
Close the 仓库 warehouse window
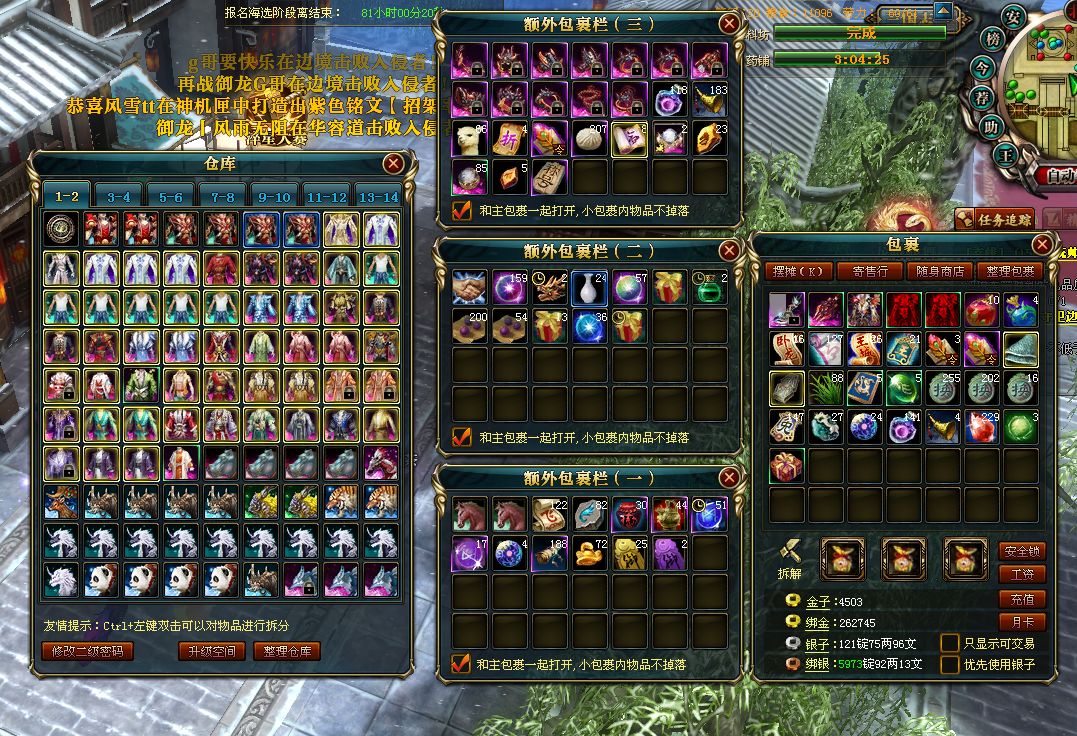394,164
